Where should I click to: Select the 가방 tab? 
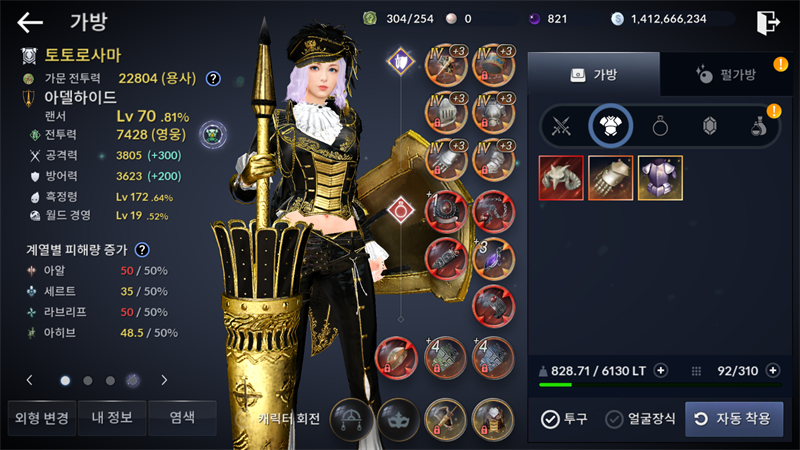click(x=593, y=73)
